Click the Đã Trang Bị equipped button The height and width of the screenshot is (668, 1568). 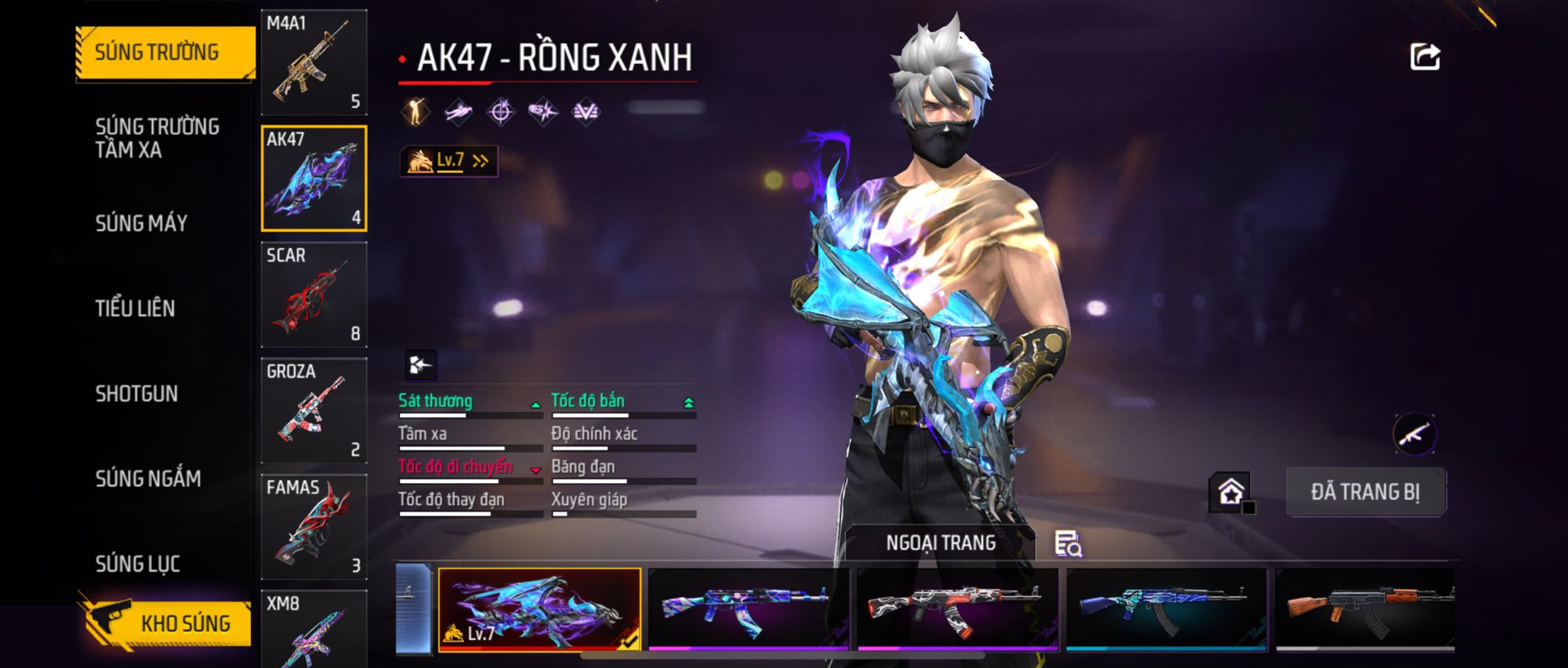1366,492
